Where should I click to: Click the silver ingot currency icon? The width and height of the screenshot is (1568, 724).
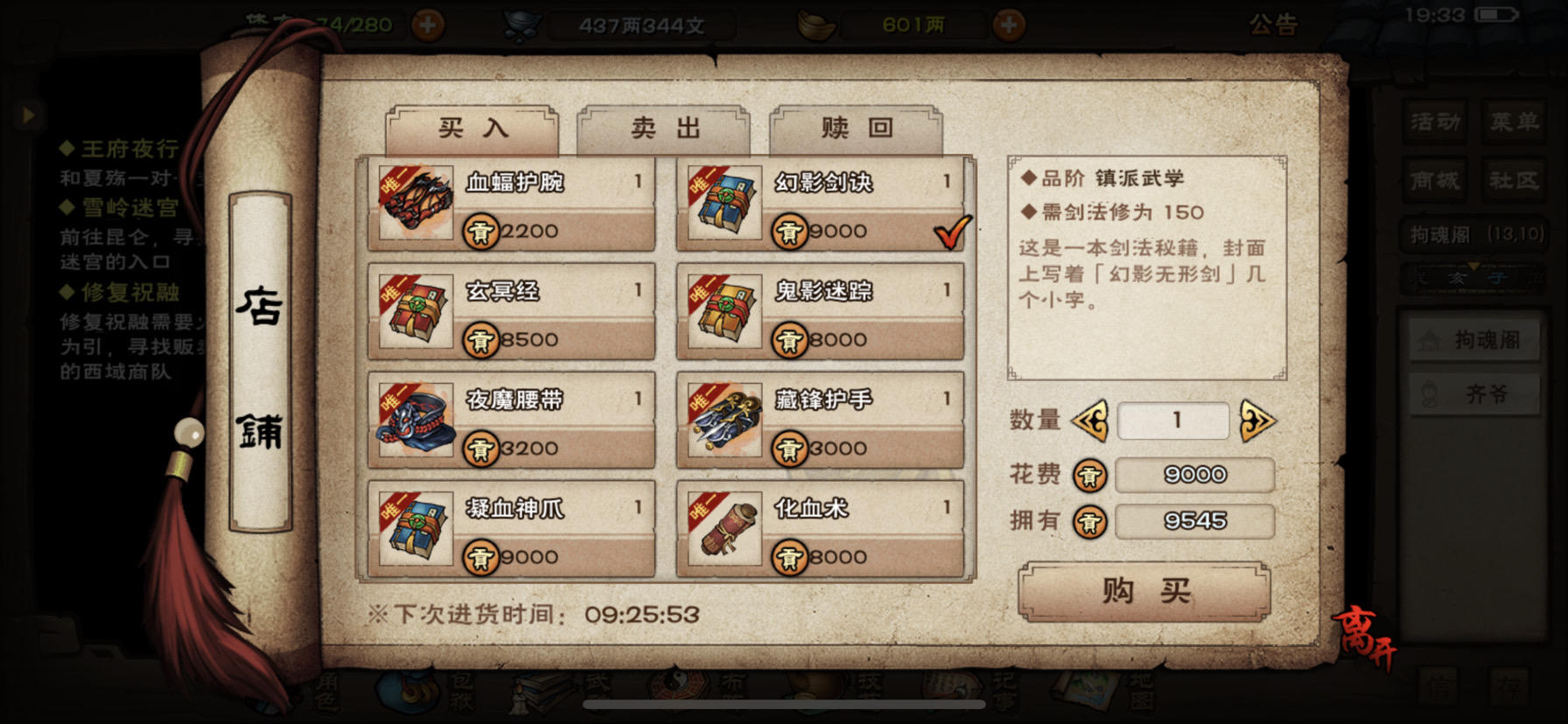coord(816,24)
